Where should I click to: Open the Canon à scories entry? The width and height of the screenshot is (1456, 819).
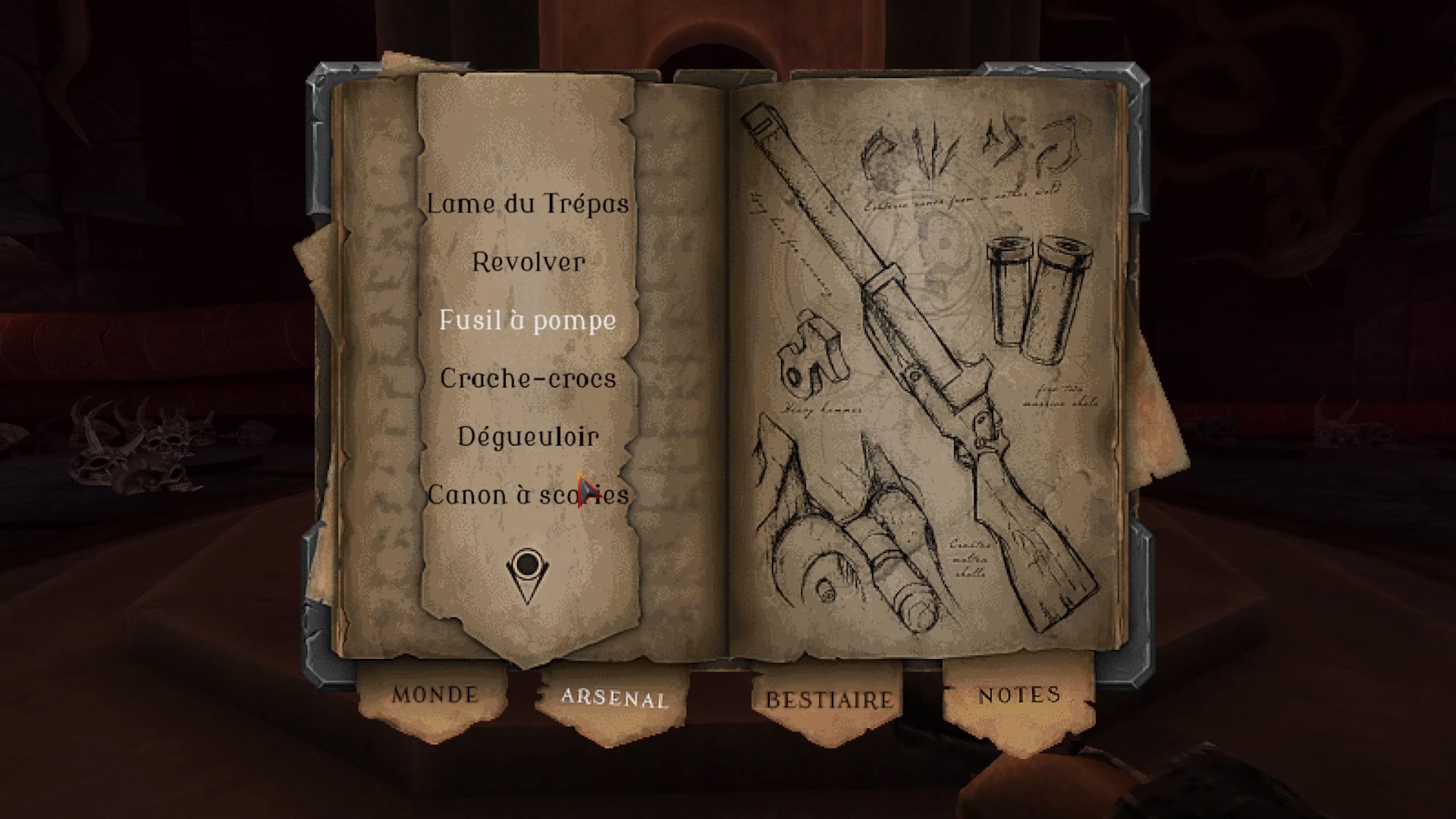[x=528, y=495]
